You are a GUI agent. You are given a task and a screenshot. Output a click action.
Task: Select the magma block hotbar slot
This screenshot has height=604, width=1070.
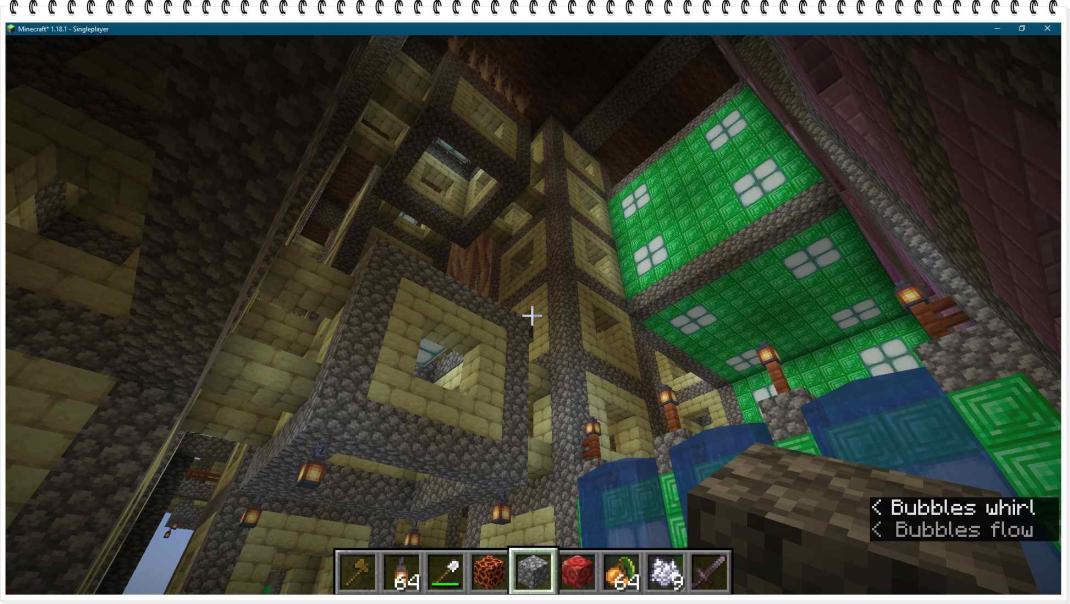tap(489, 571)
